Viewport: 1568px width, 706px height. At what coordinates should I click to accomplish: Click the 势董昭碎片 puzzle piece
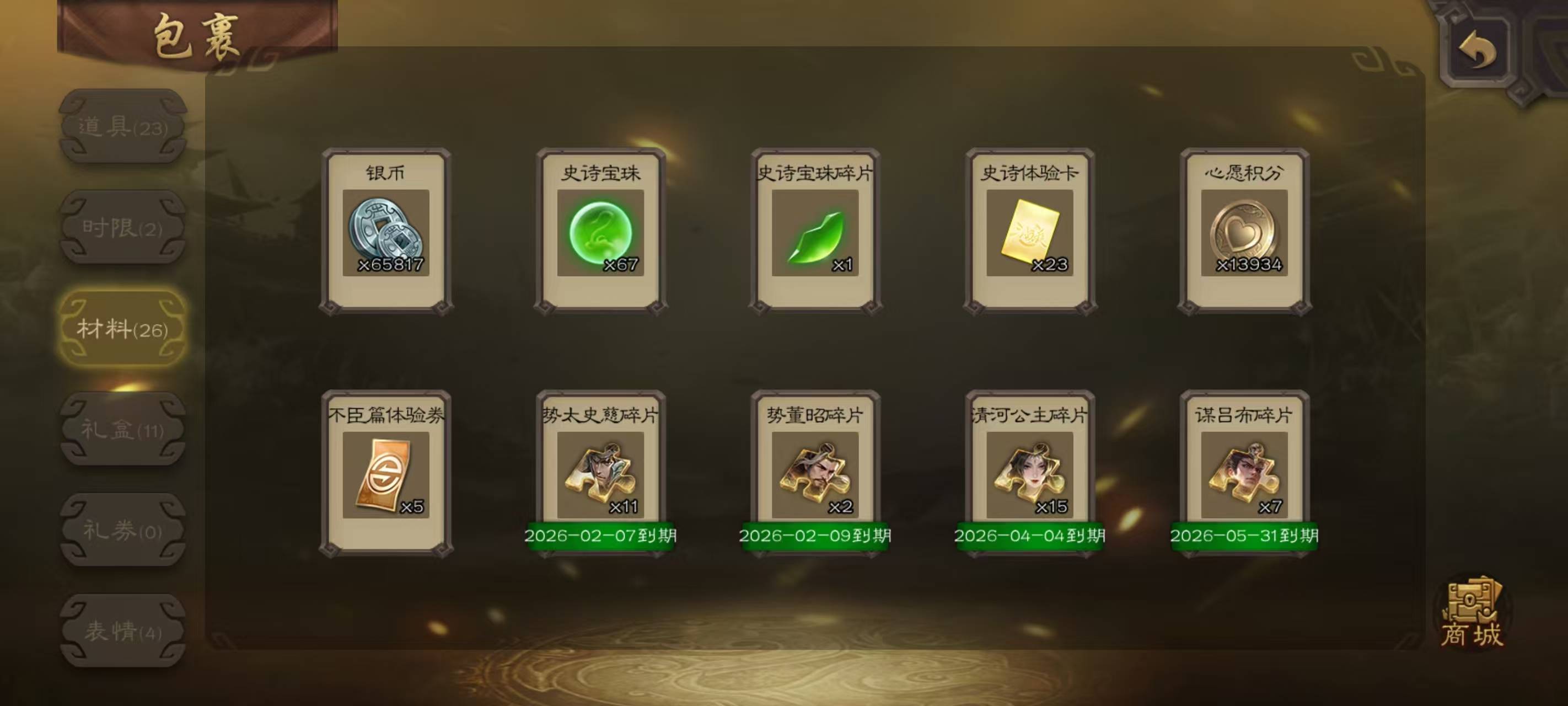click(815, 474)
